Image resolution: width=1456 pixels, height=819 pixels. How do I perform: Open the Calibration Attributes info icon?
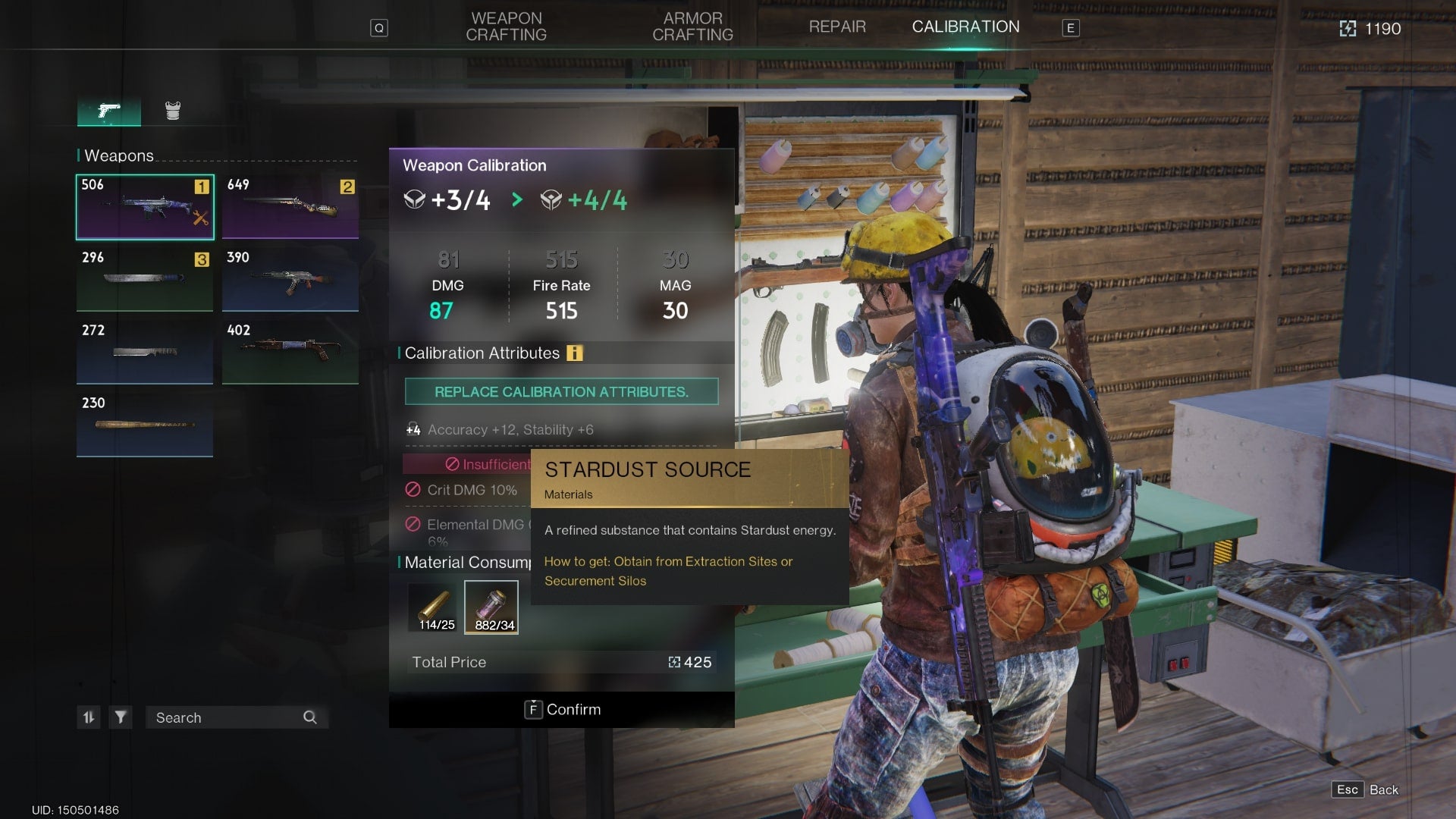coord(575,353)
